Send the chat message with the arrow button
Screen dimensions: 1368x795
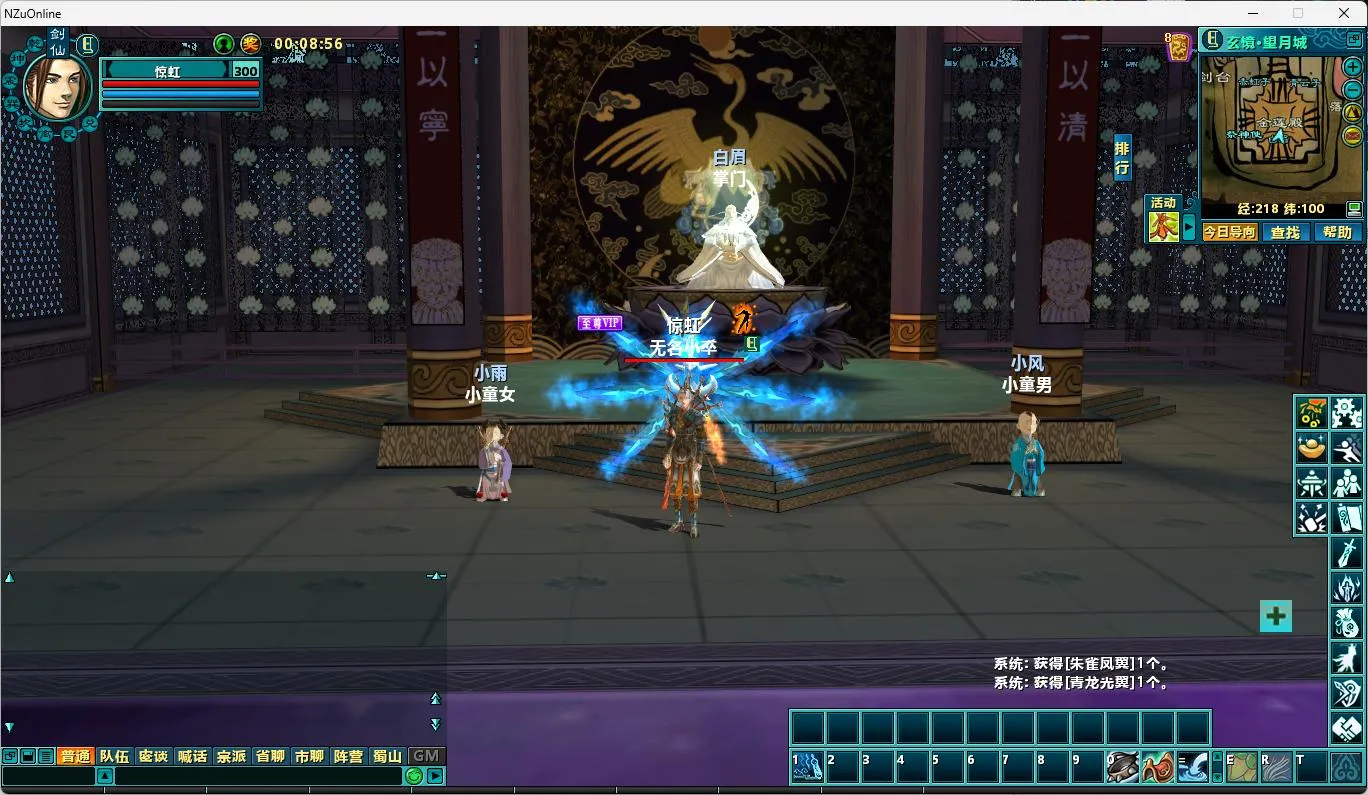pos(435,776)
